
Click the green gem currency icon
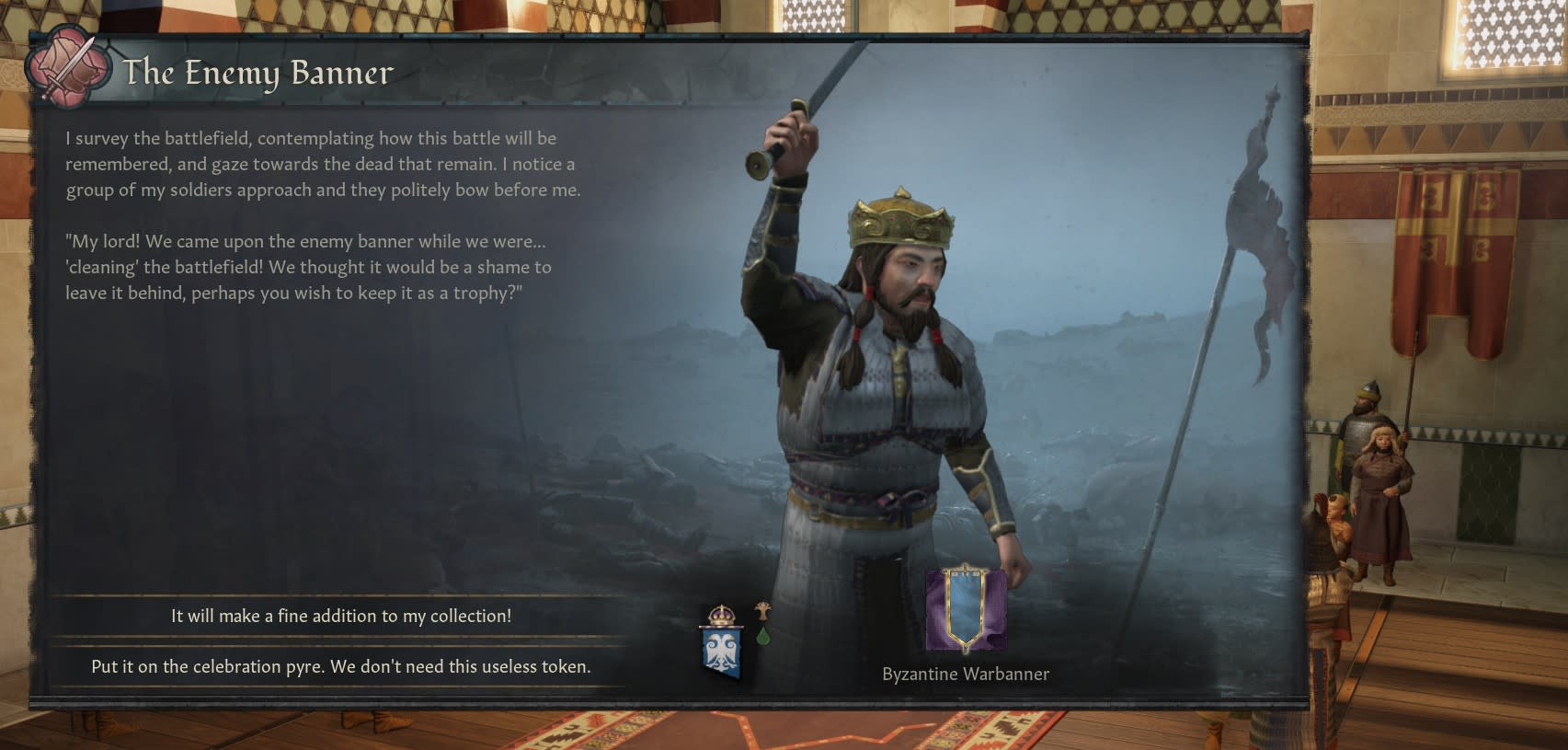764,638
